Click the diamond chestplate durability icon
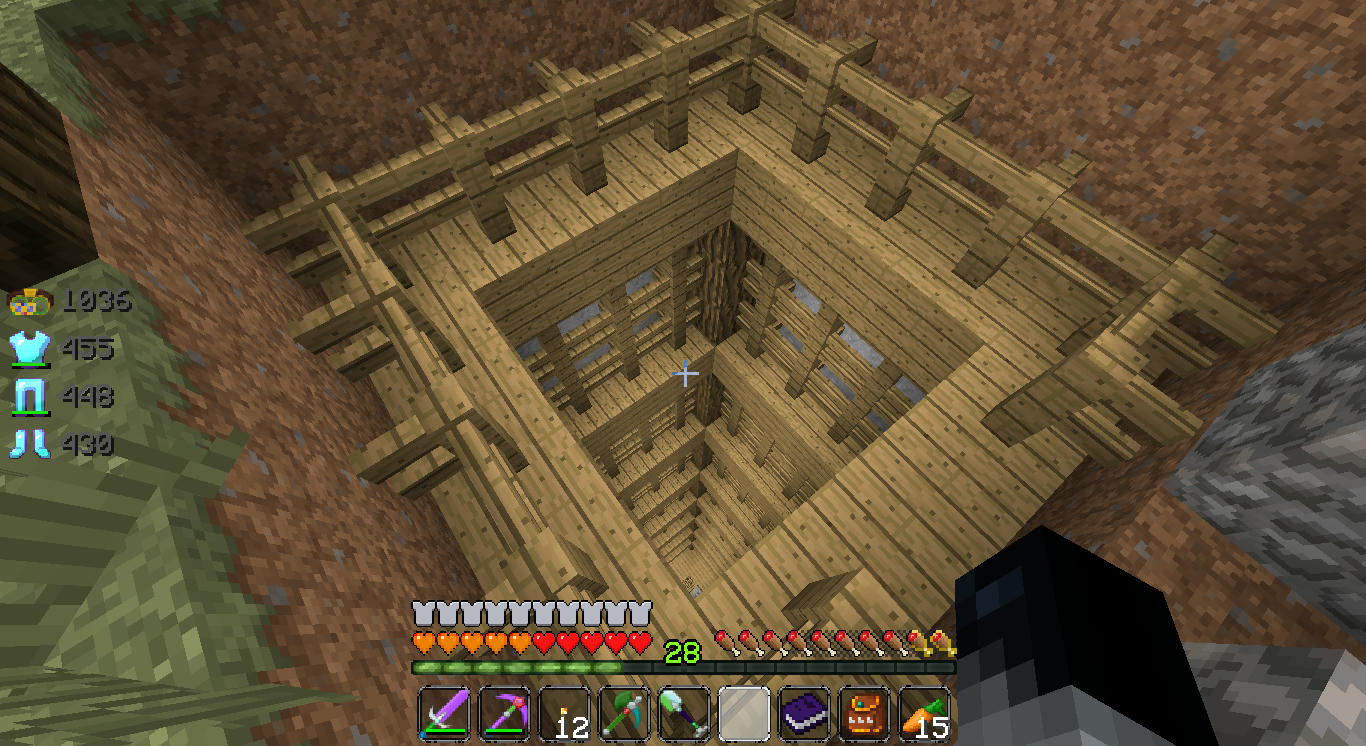The height and width of the screenshot is (746, 1366). point(27,349)
